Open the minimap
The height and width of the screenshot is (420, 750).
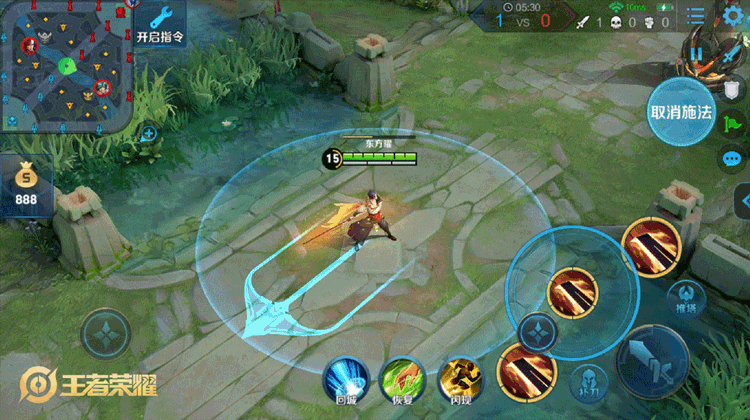click(x=66, y=67)
